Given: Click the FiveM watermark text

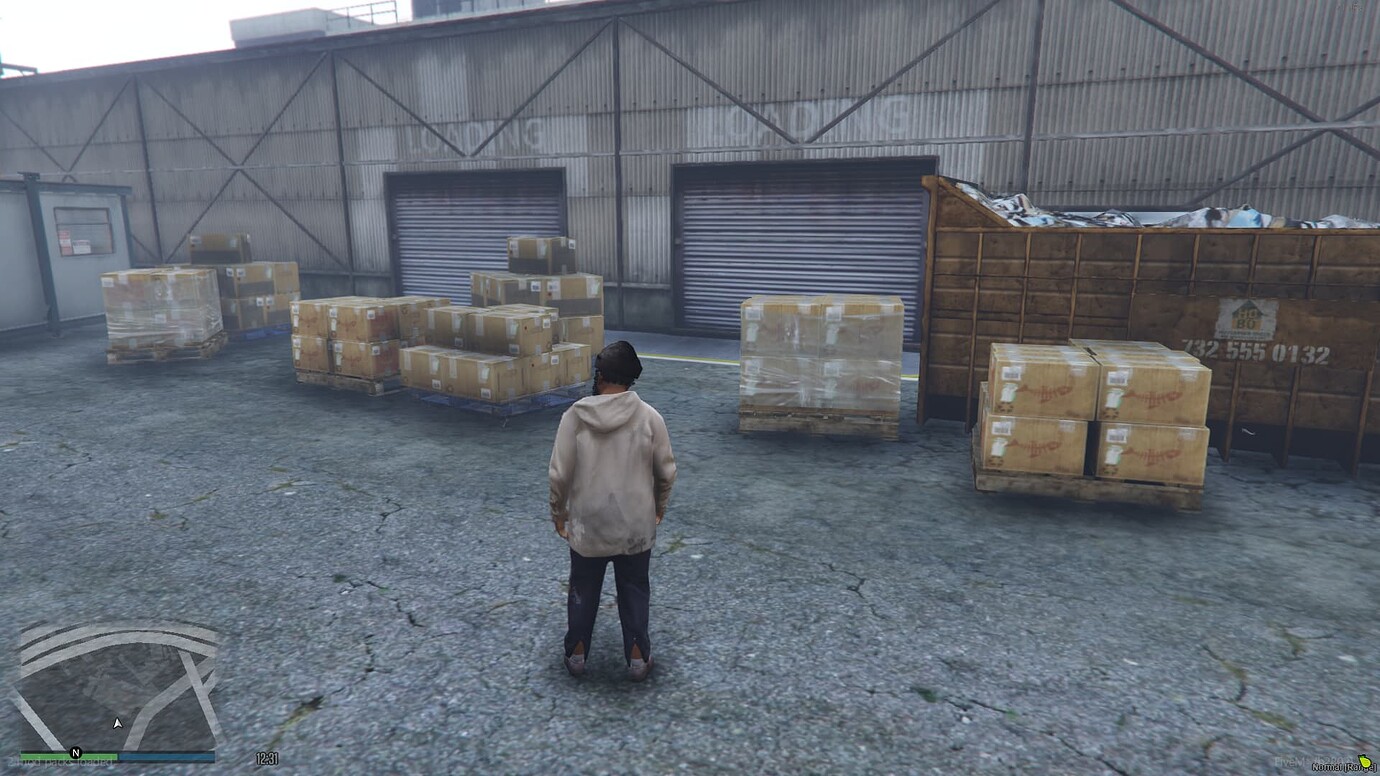Looking at the screenshot, I should pos(1292,761).
